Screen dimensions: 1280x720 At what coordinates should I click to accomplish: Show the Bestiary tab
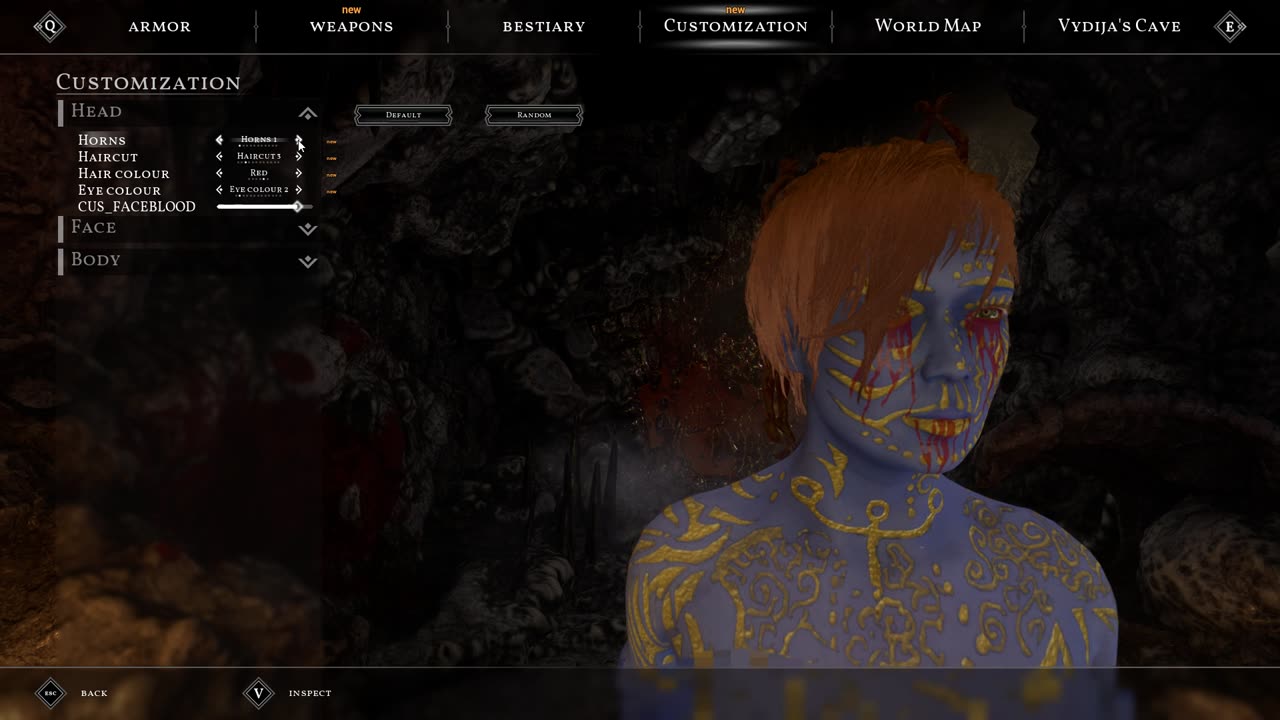(544, 26)
